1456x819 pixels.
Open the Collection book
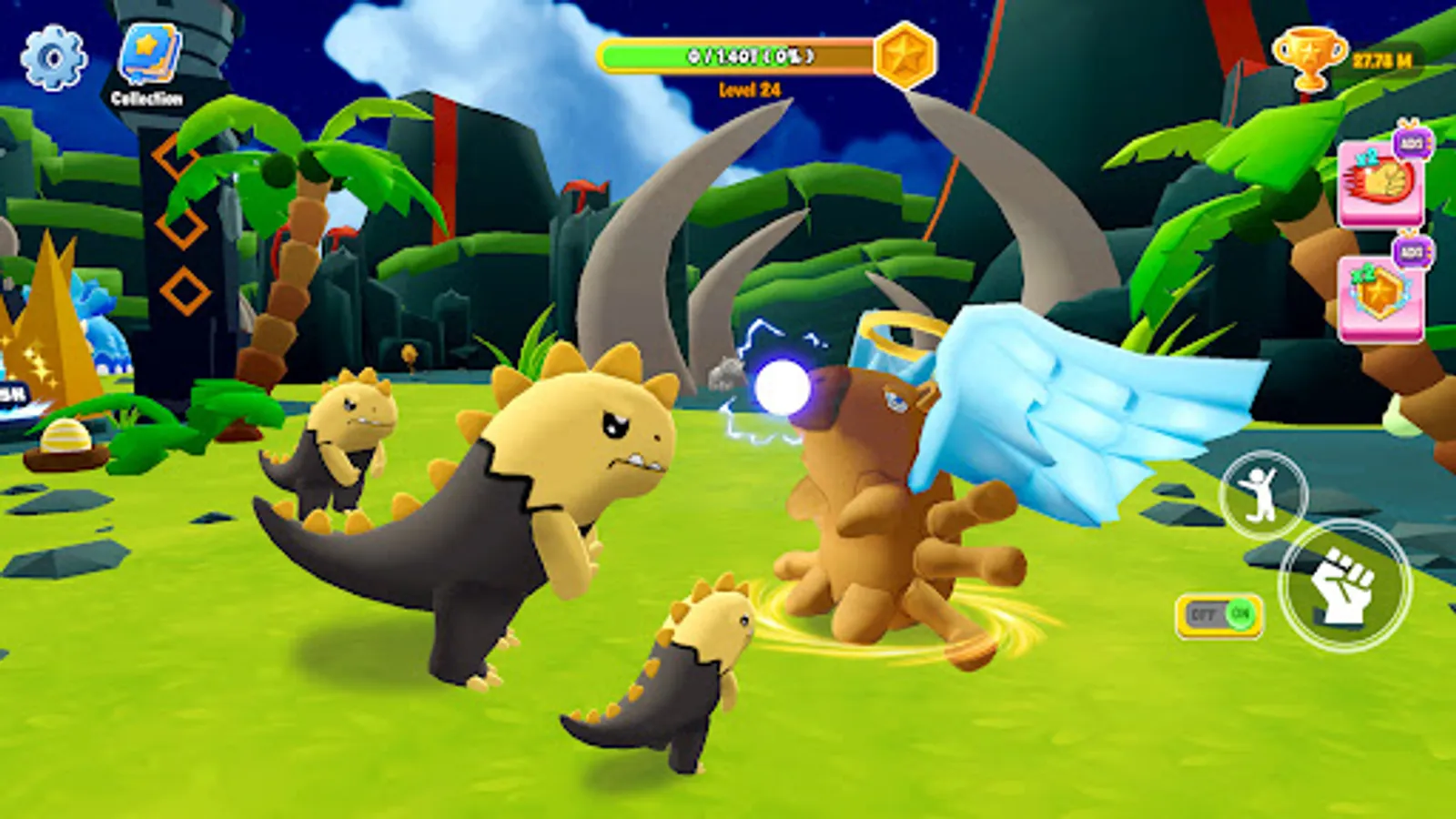[x=147, y=55]
